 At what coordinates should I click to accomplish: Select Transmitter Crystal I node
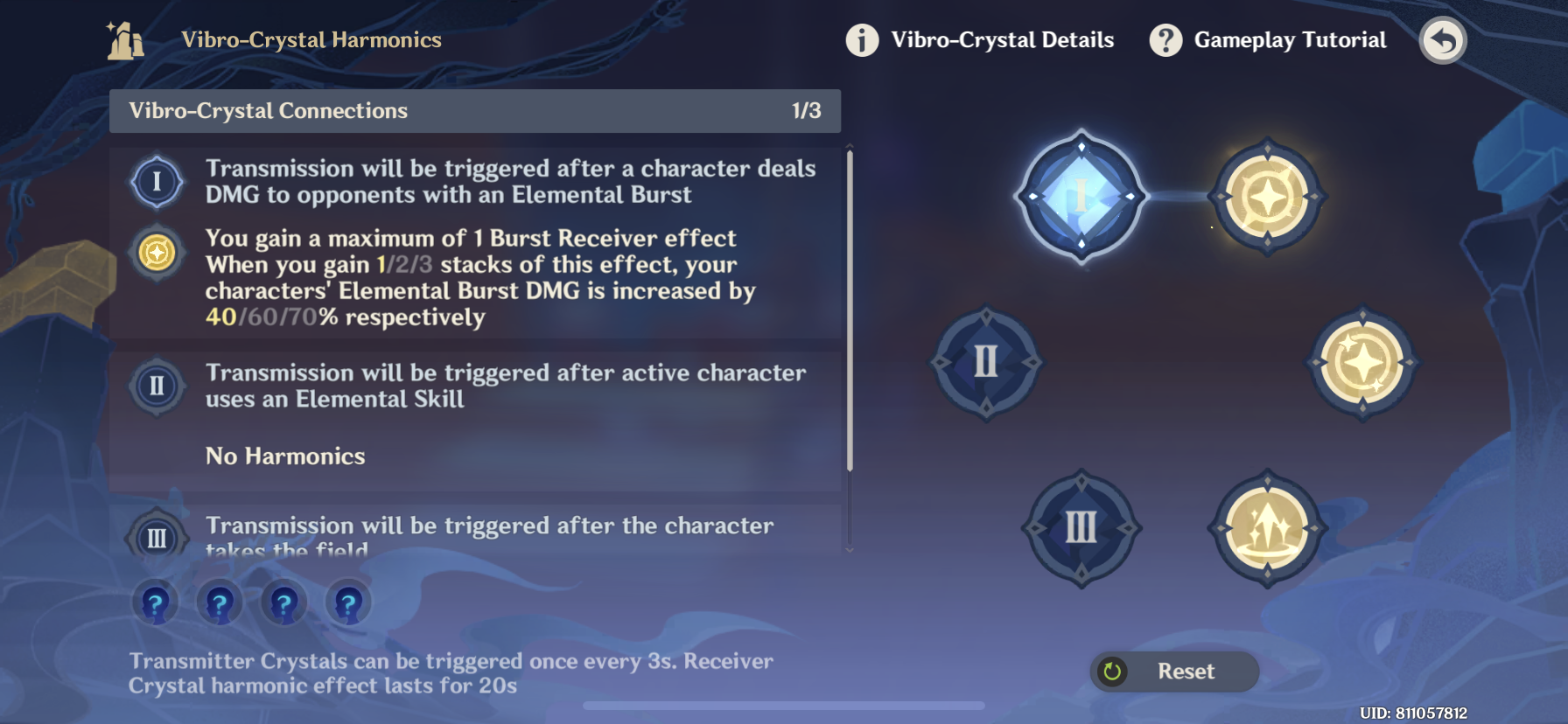click(x=1081, y=197)
